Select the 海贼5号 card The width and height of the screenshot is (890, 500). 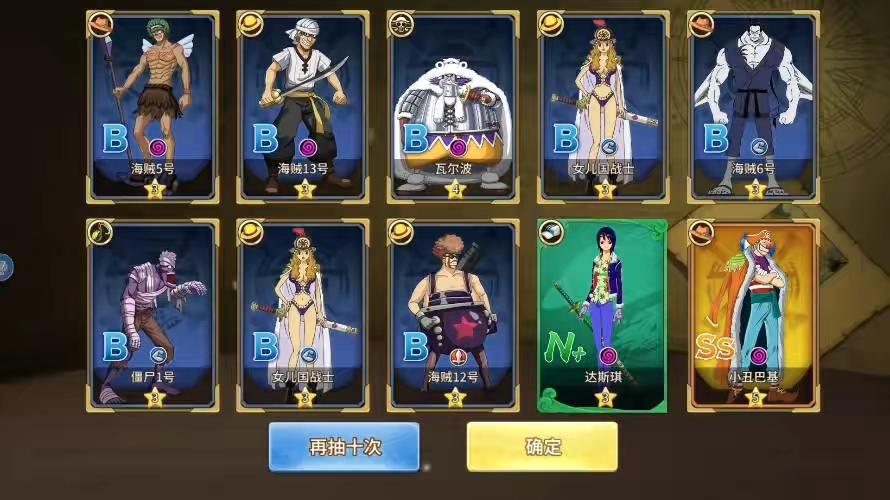[x=153, y=106]
